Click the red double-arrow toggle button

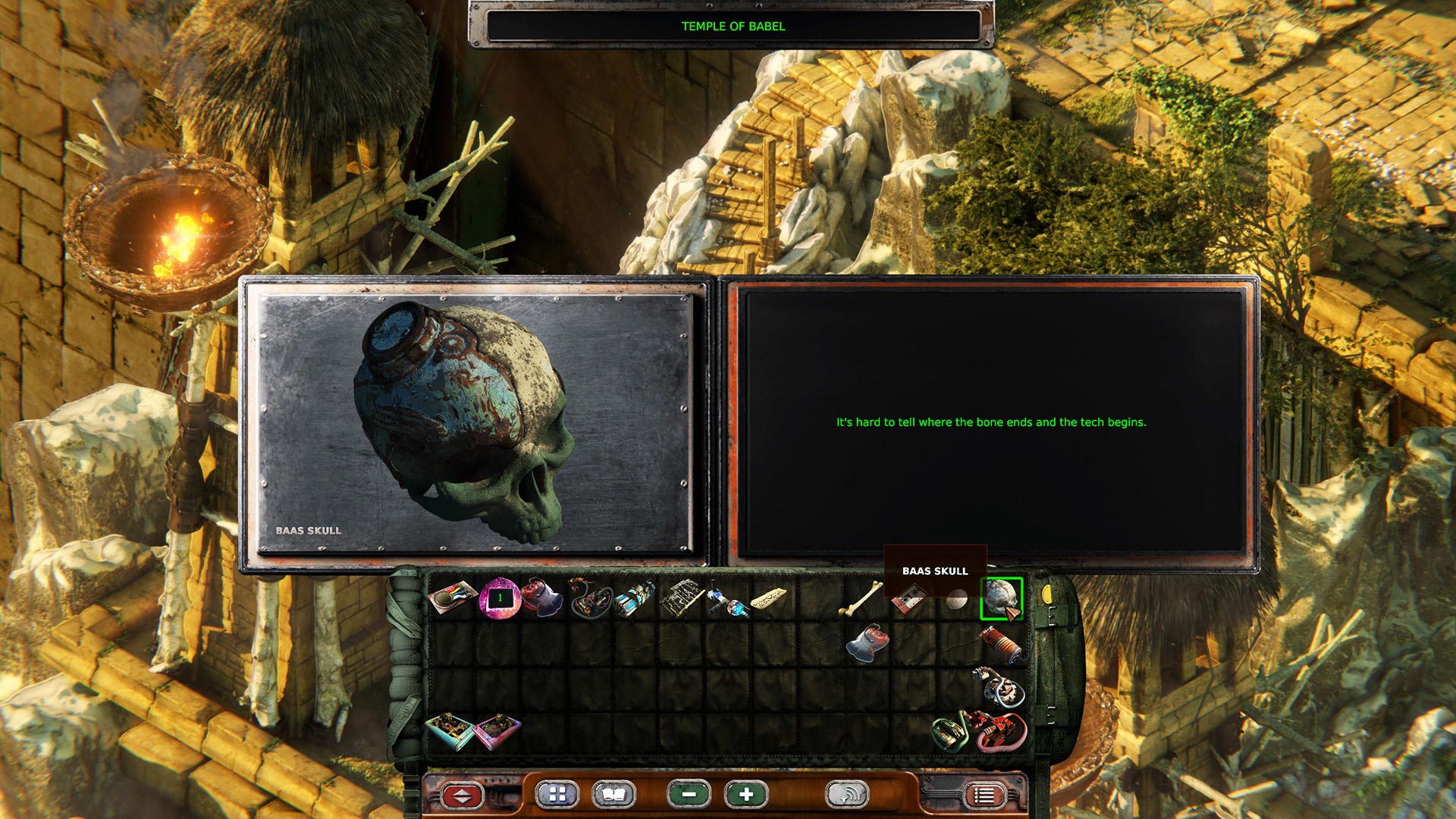[x=462, y=794]
